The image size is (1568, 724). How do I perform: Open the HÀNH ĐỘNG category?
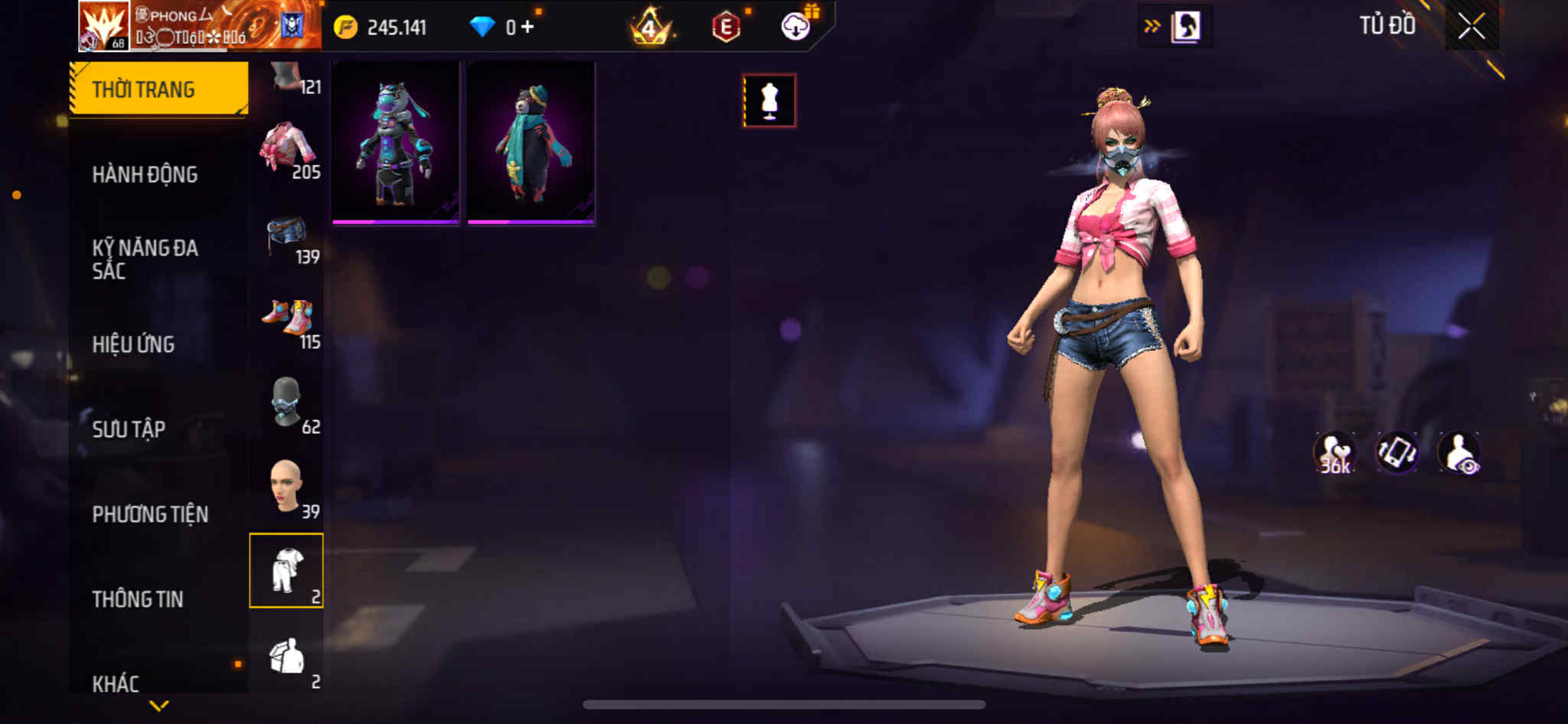point(145,174)
